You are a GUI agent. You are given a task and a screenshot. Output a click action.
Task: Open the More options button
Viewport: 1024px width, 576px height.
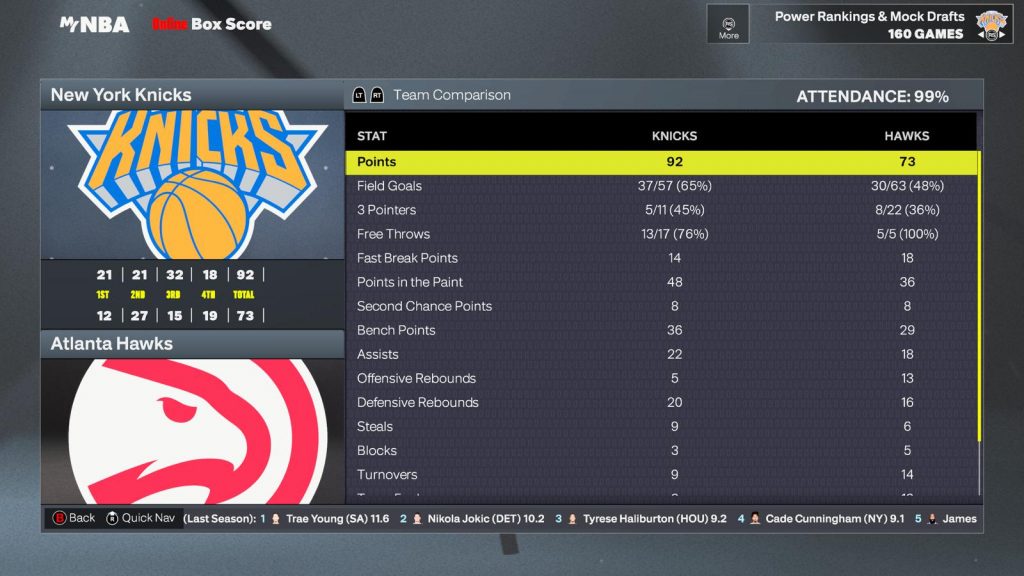[728, 24]
